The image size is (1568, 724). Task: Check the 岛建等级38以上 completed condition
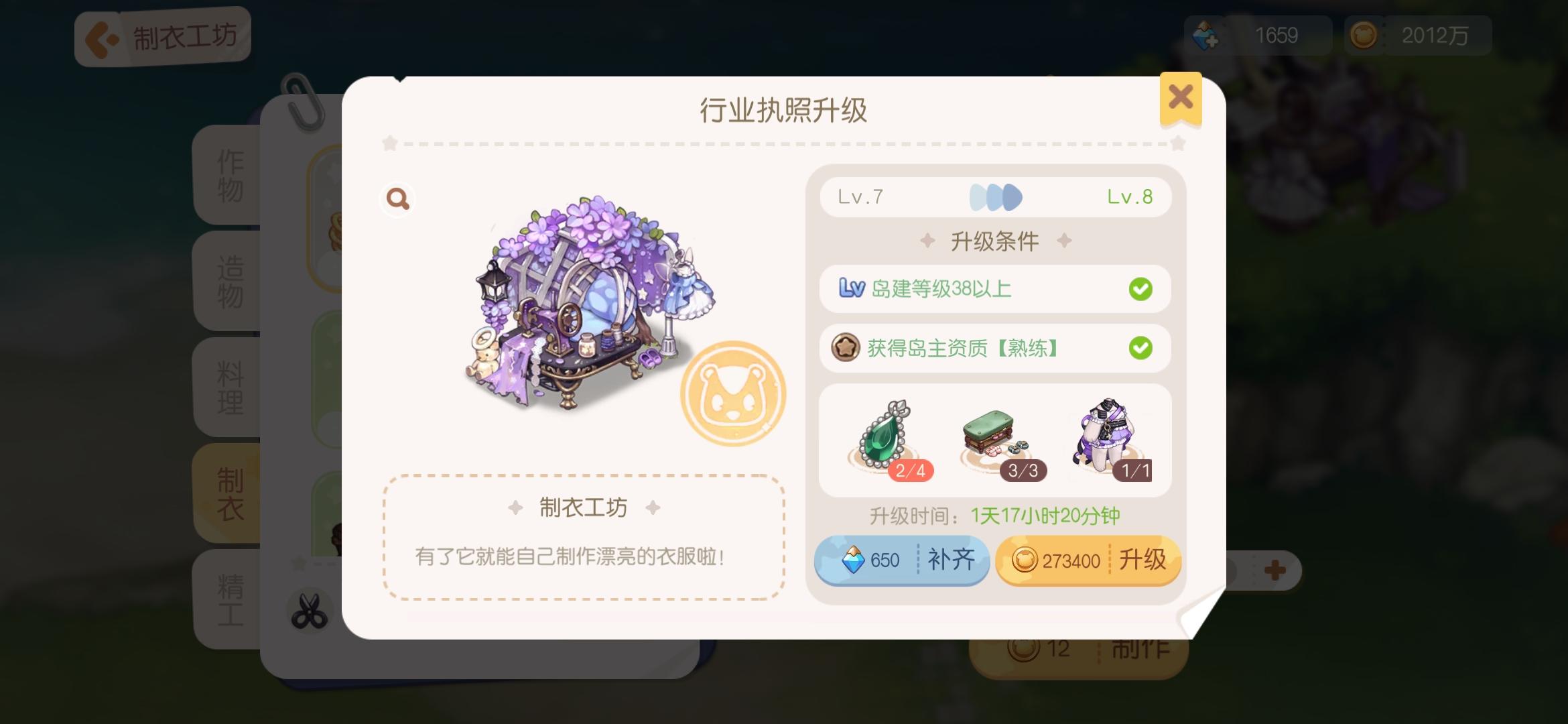[x=994, y=288]
